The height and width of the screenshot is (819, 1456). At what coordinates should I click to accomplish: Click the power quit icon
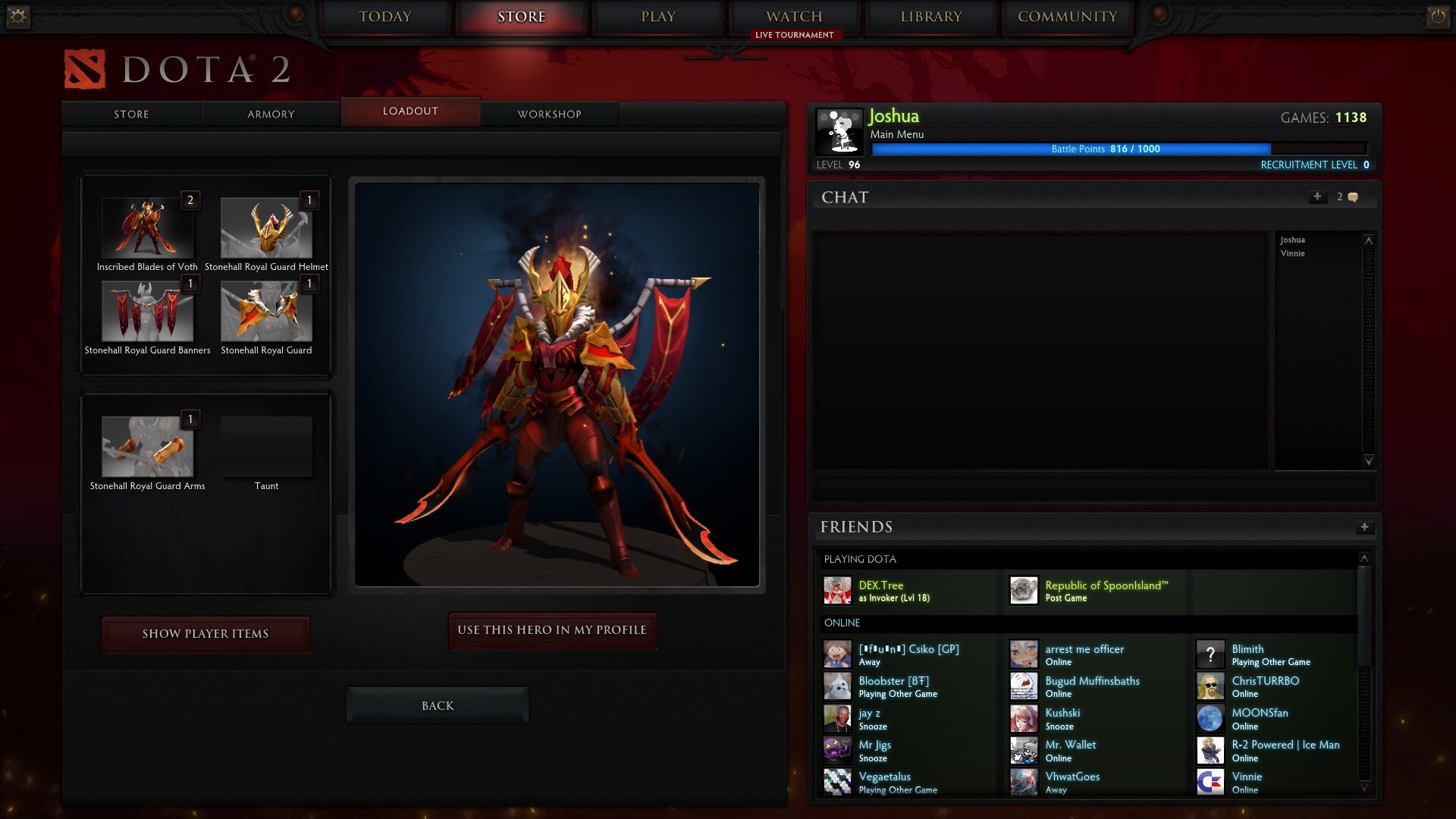pos(1438,16)
